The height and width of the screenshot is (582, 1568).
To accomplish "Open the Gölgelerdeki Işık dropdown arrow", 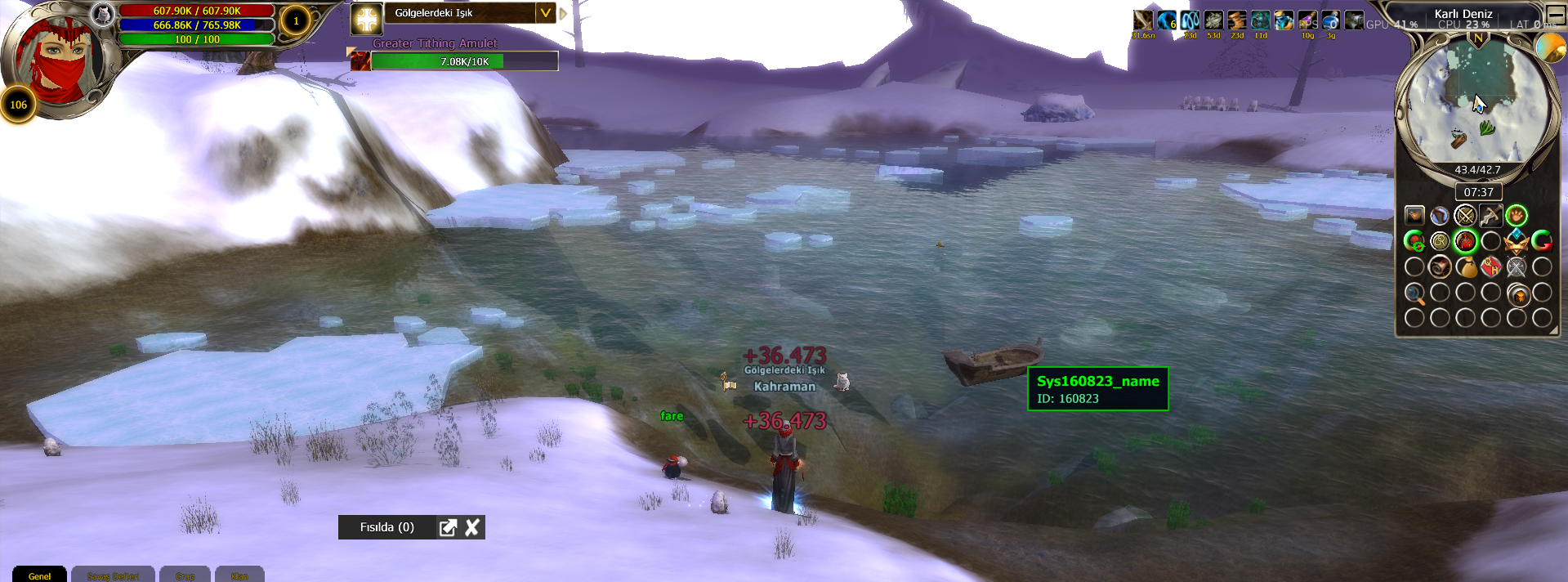I will (x=545, y=12).
